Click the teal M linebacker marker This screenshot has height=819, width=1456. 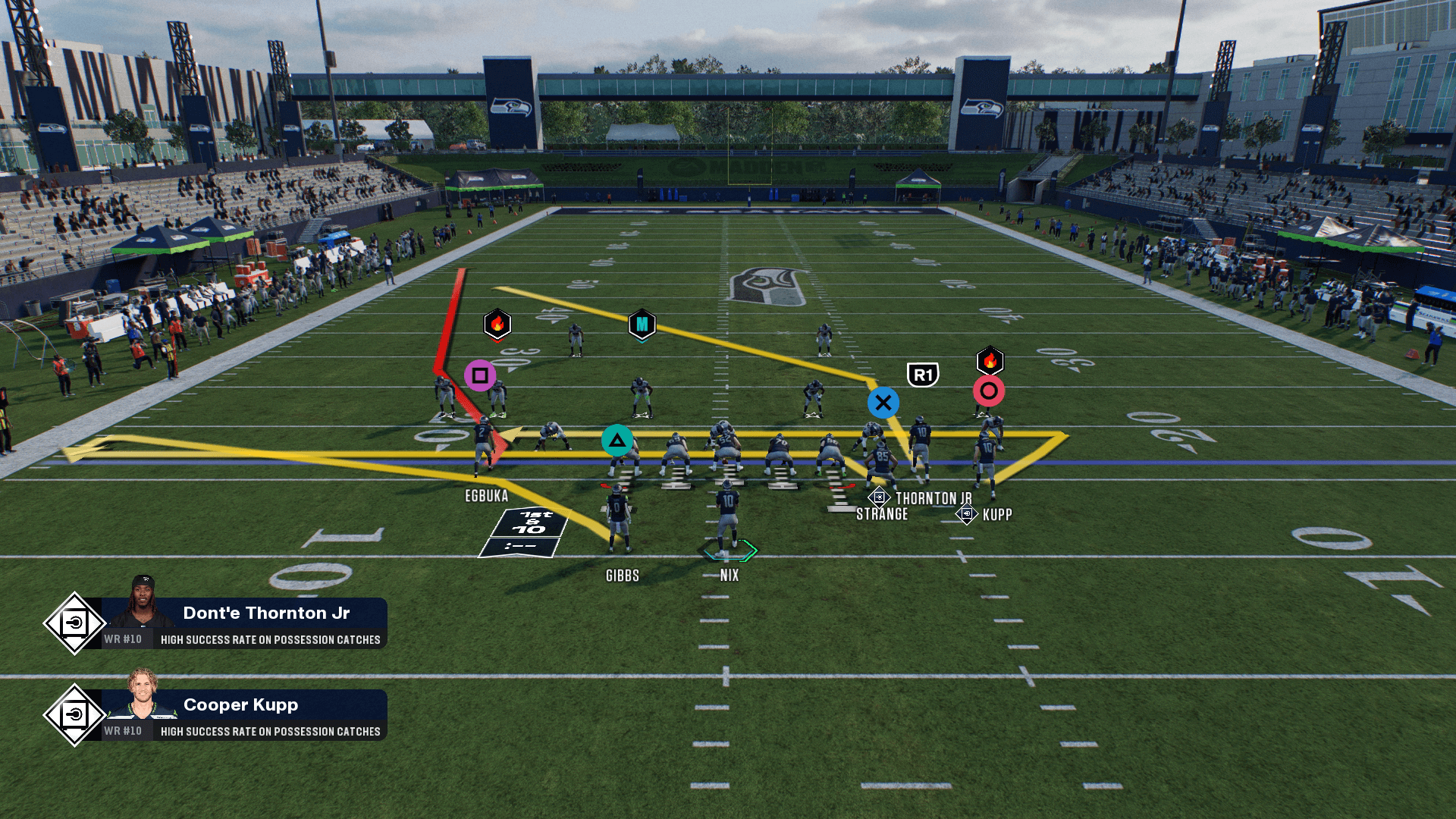[x=642, y=325]
